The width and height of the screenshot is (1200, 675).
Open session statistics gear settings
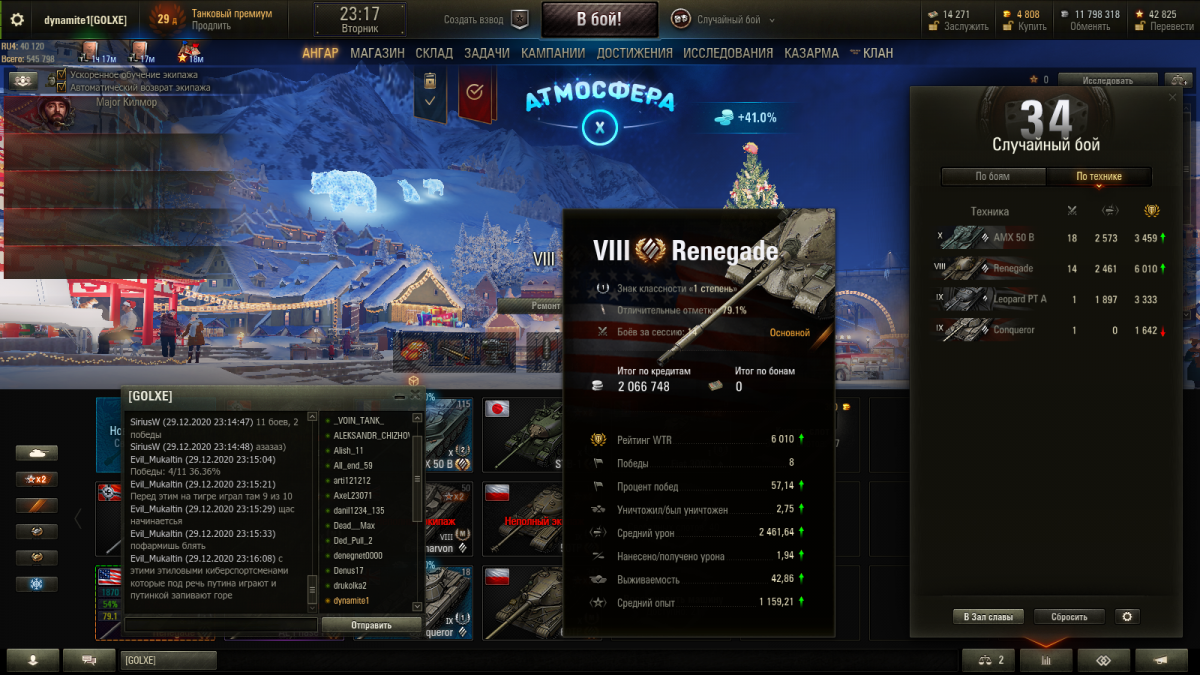tap(1128, 617)
